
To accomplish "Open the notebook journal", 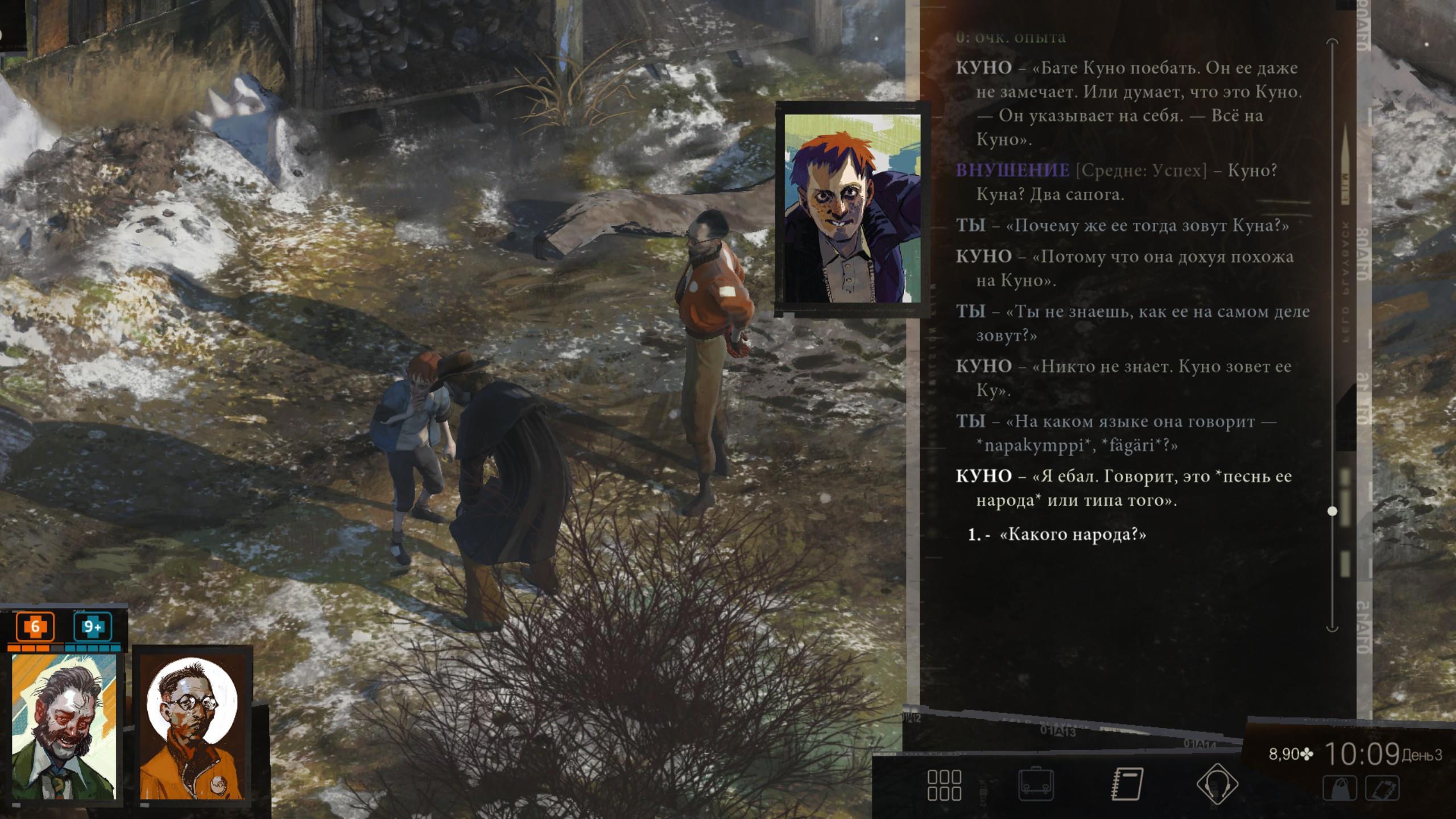I will click(x=1127, y=785).
